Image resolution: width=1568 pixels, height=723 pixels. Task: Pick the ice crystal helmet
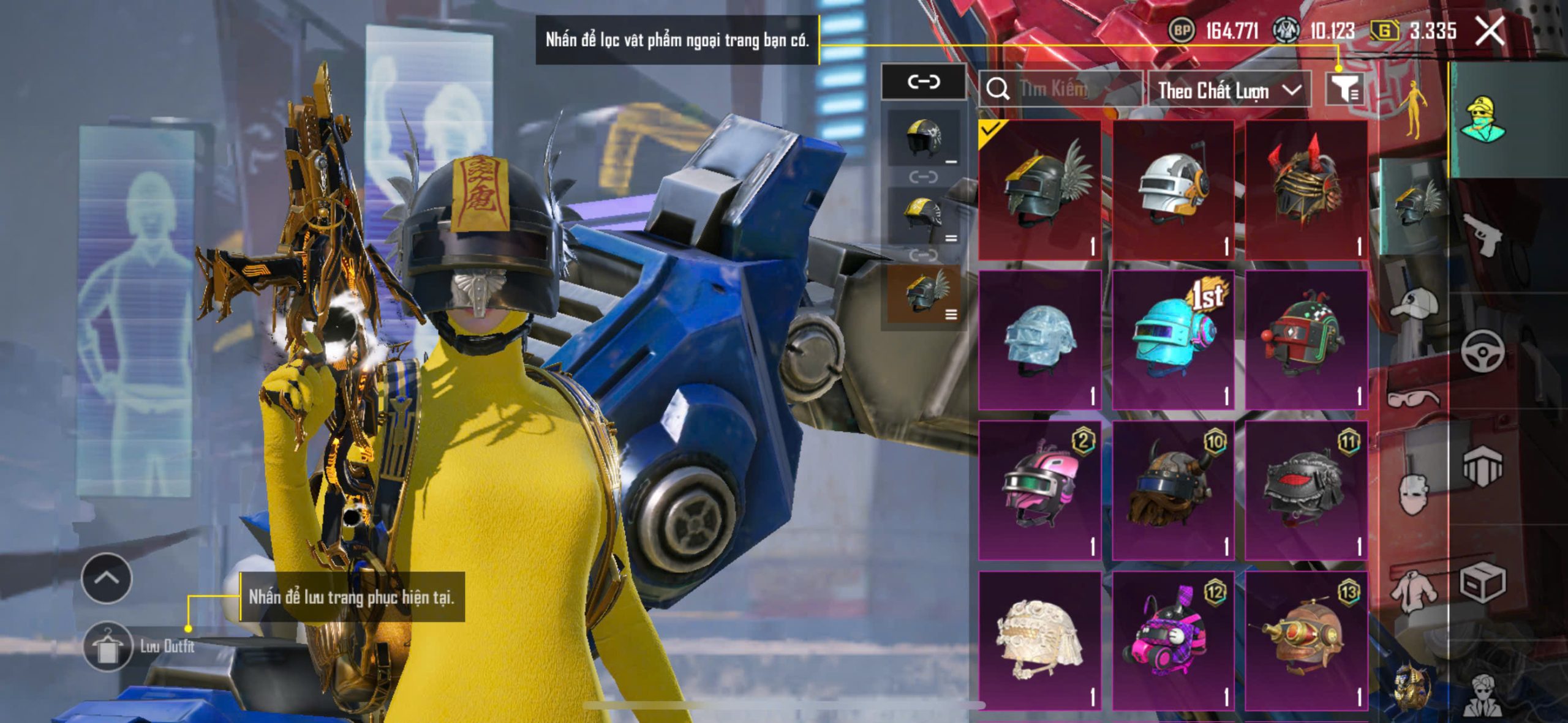click(x=1040, y=340)
